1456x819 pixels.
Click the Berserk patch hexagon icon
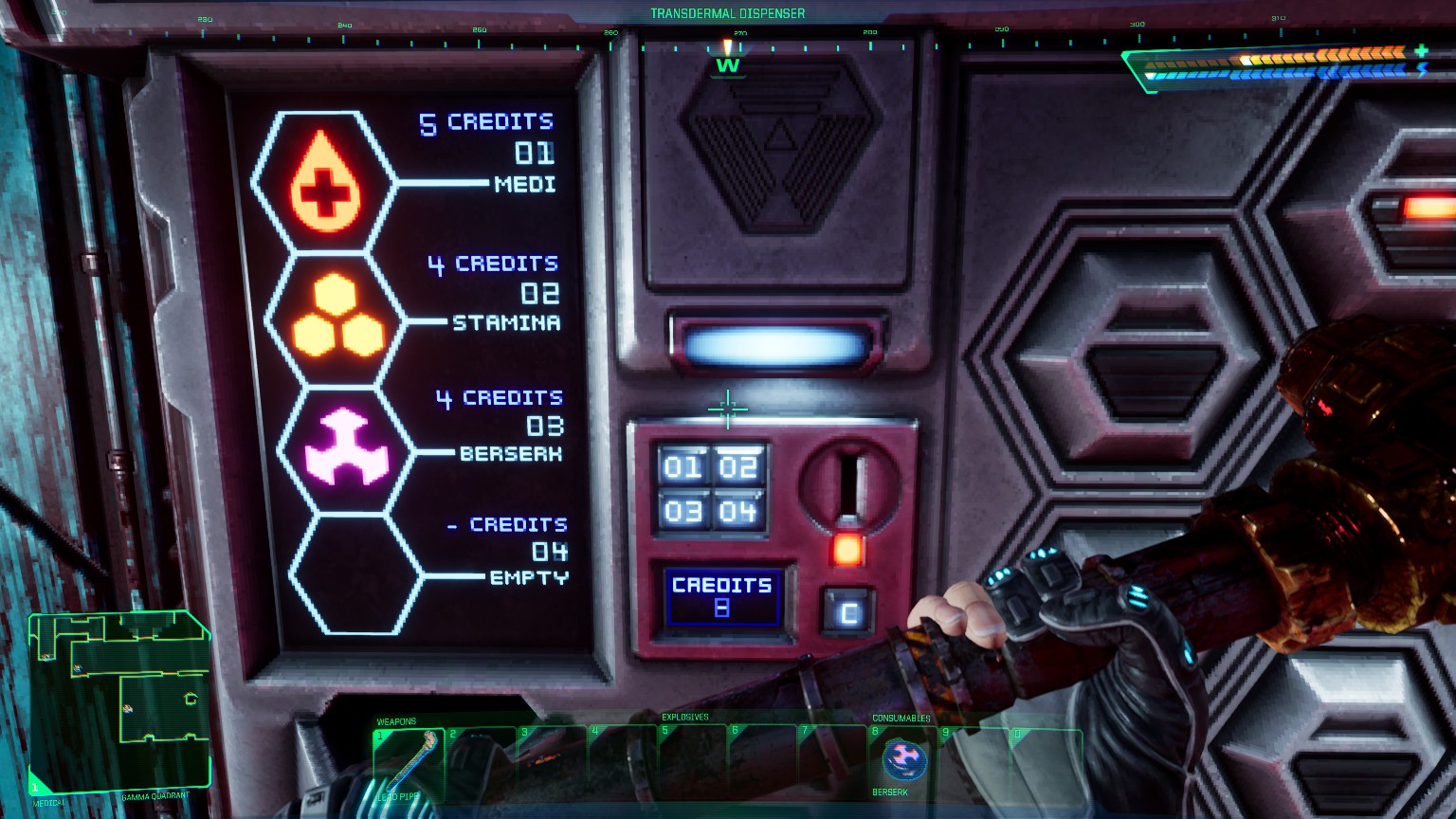click(347, 449)
